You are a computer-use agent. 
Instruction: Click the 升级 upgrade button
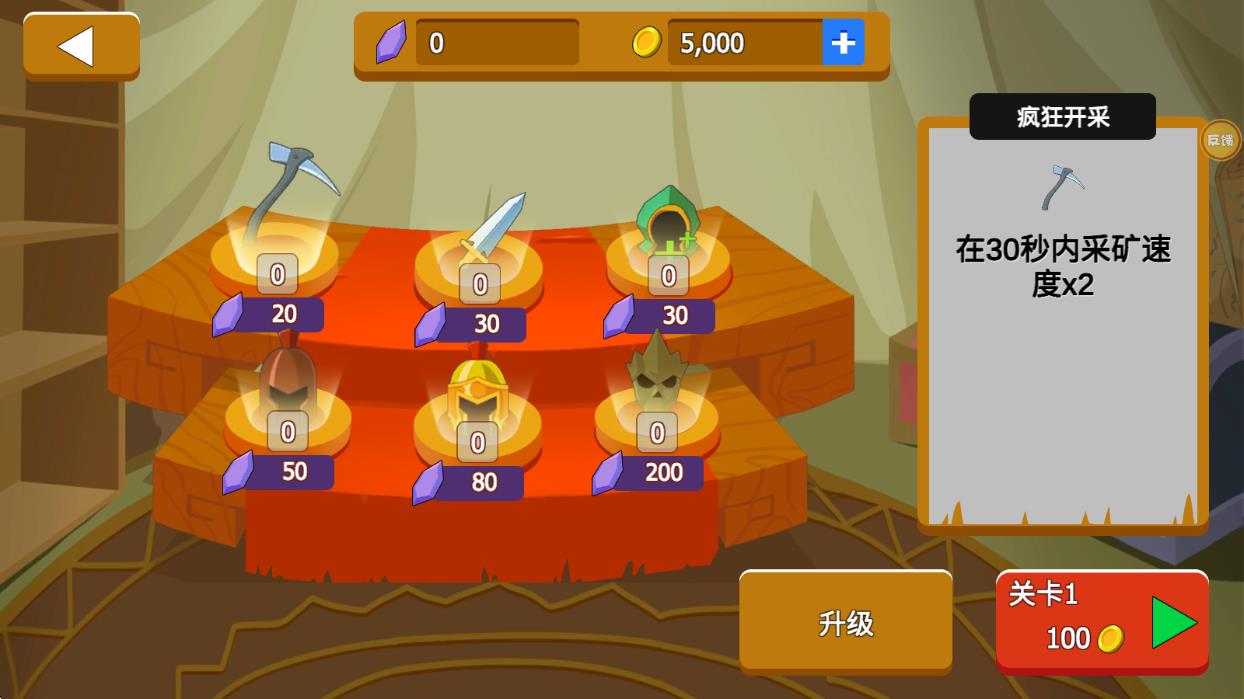tap(845, 622)
